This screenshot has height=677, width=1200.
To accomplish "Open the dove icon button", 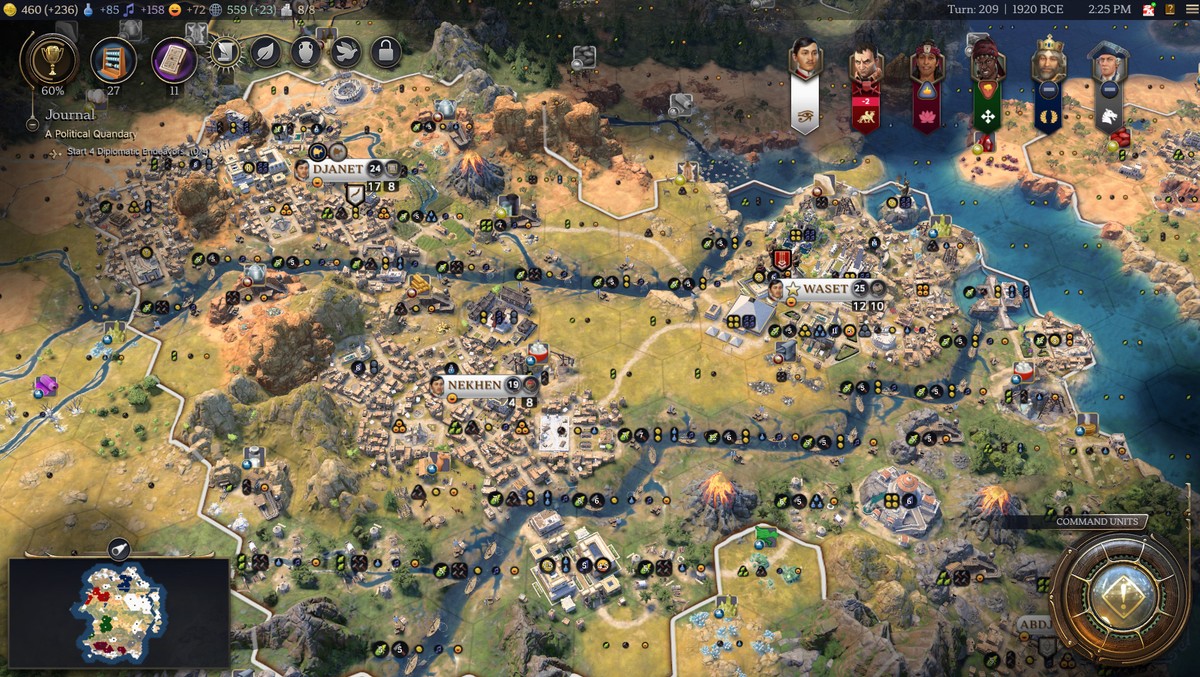I will (x=345, y=51).
